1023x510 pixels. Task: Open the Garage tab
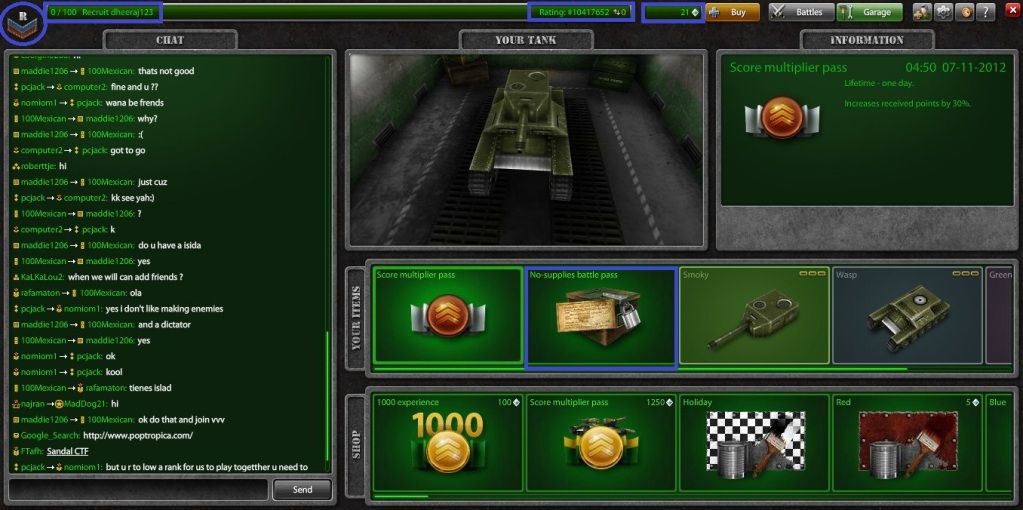point(869,12)
